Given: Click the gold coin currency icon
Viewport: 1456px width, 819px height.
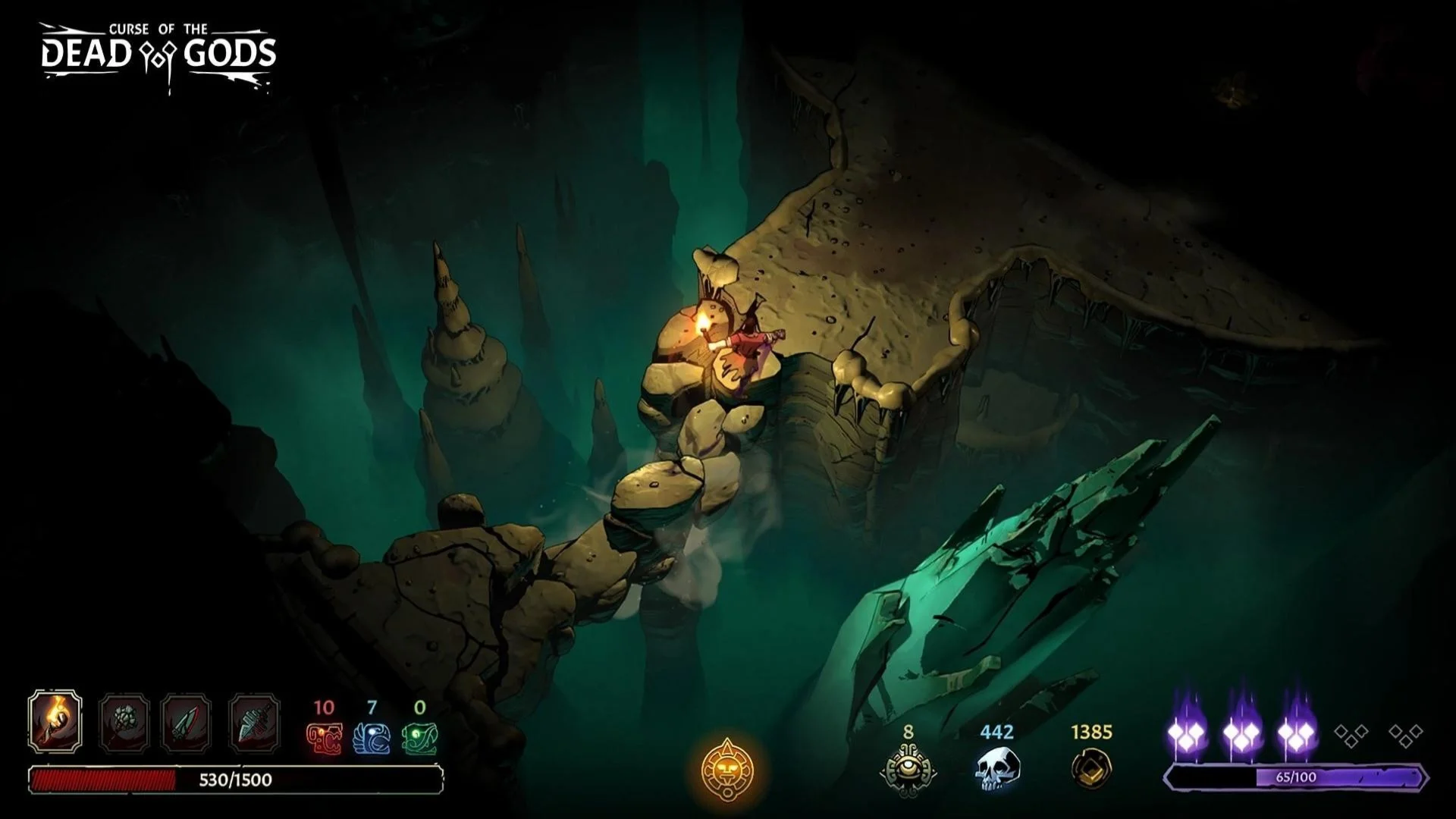Looking at the screenshot, I should coord(1091,769).
